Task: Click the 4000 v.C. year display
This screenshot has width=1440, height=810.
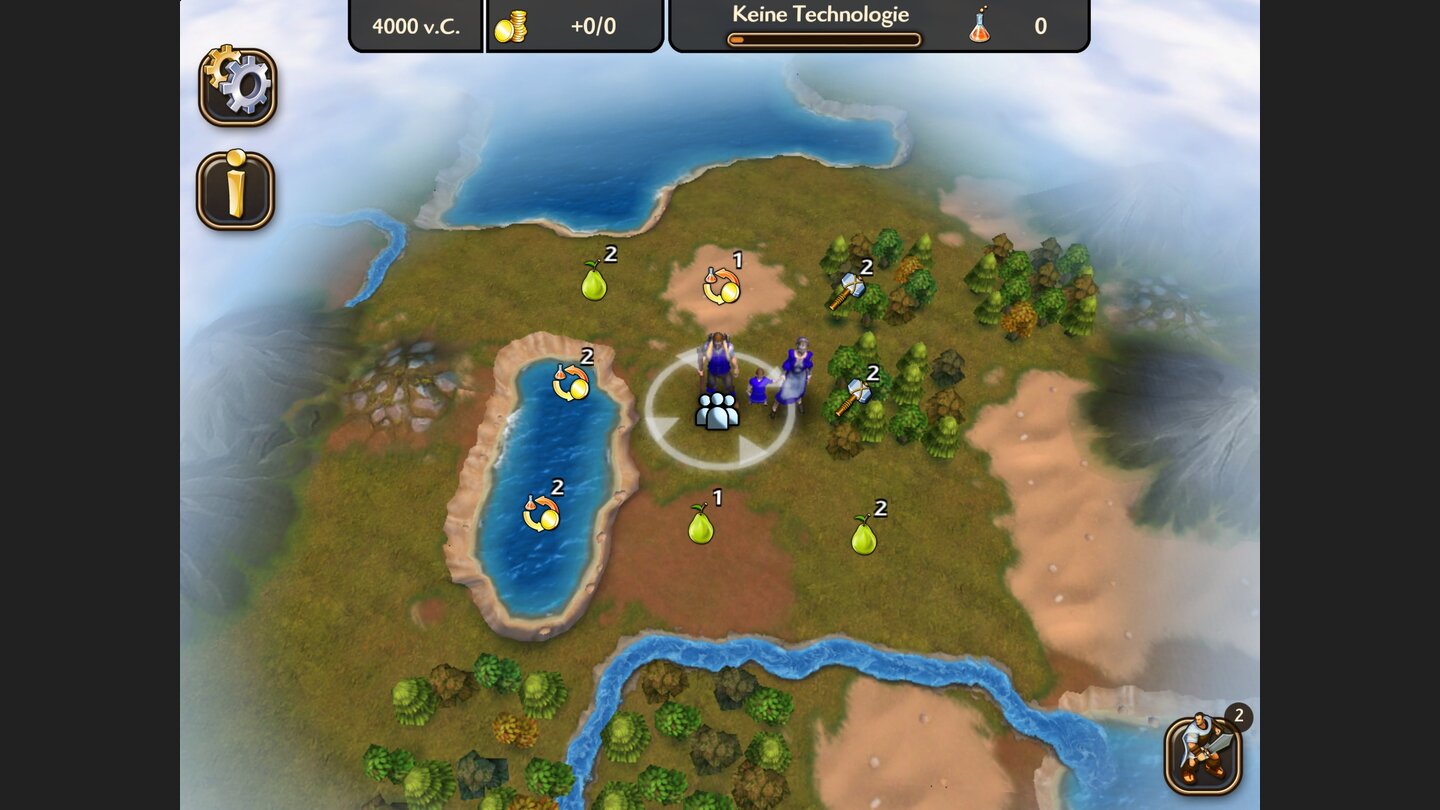Action: point(415,26)
